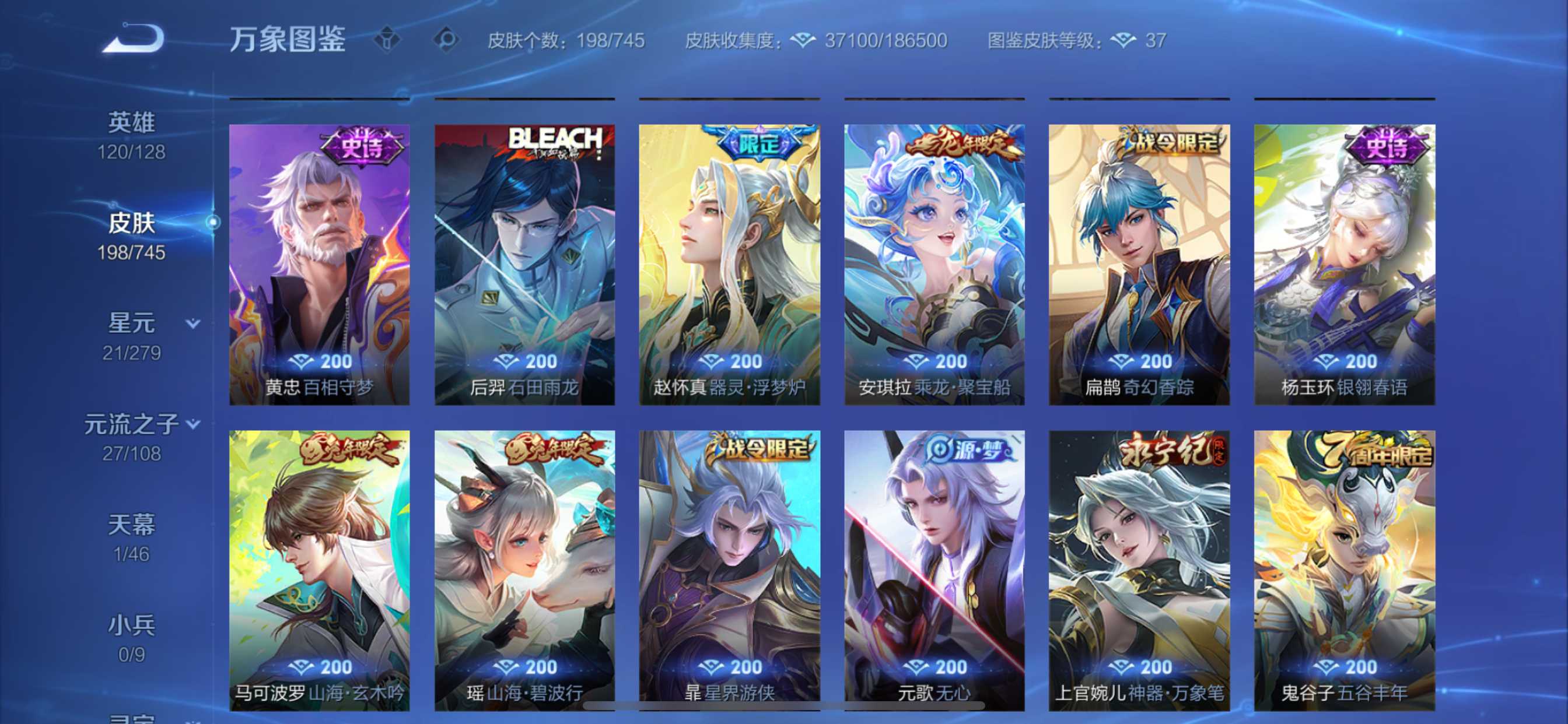1568x724 pixels.
Task: Select 杨玉环 银翎春语 skin card
Action: [x=1345, y=265]
